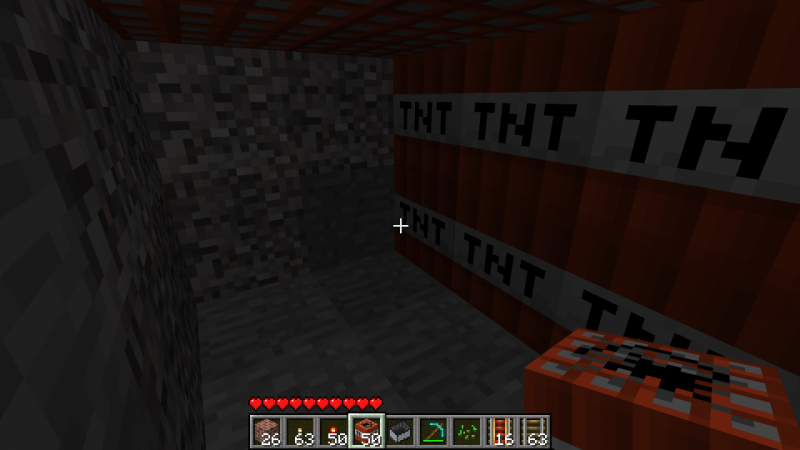The height and width of the screenshot is (450, 800).
Task: Click the TNT block hotbar slot
Action: (366, 432)
